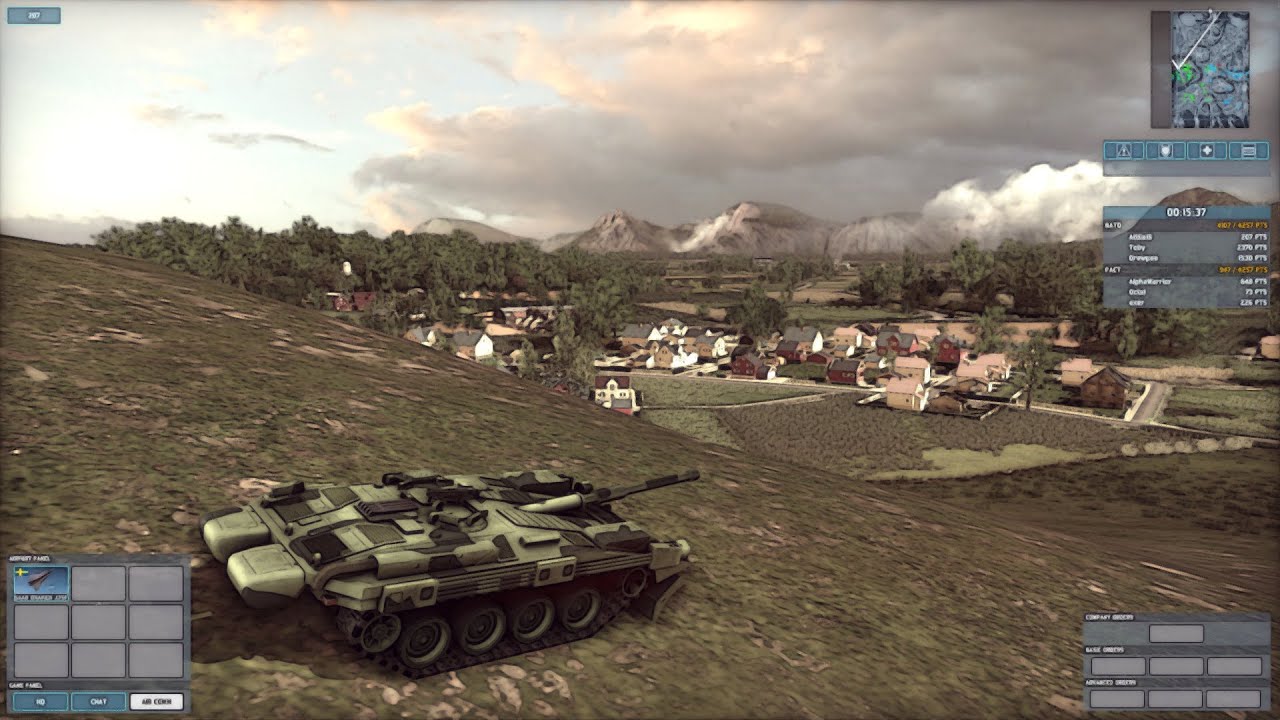Screen dimensions: 1280x720
Task: Open the list toolbar icon on the right
Action: 1248,150
